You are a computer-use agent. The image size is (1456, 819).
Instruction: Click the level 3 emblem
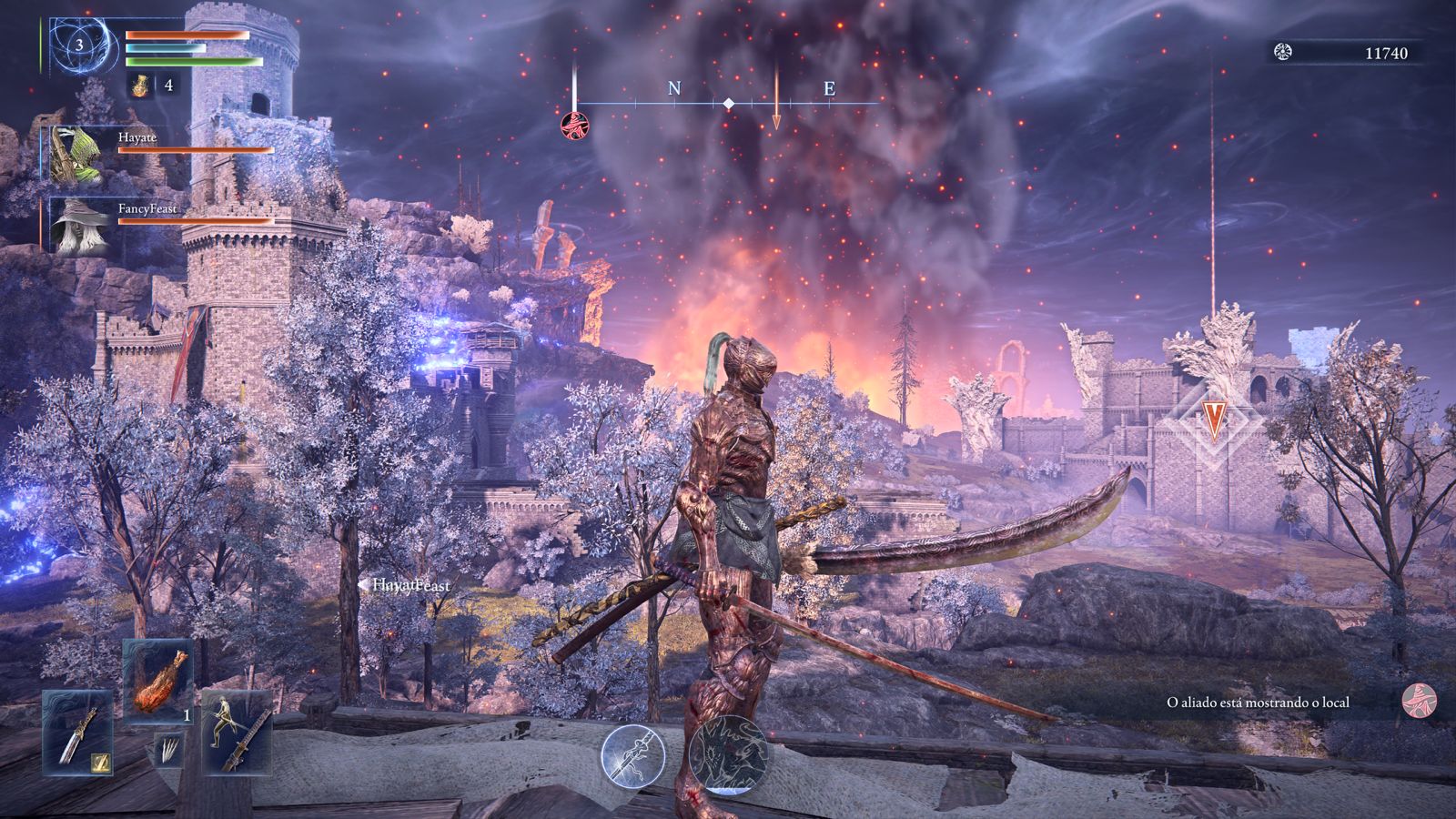coord(80,45)
